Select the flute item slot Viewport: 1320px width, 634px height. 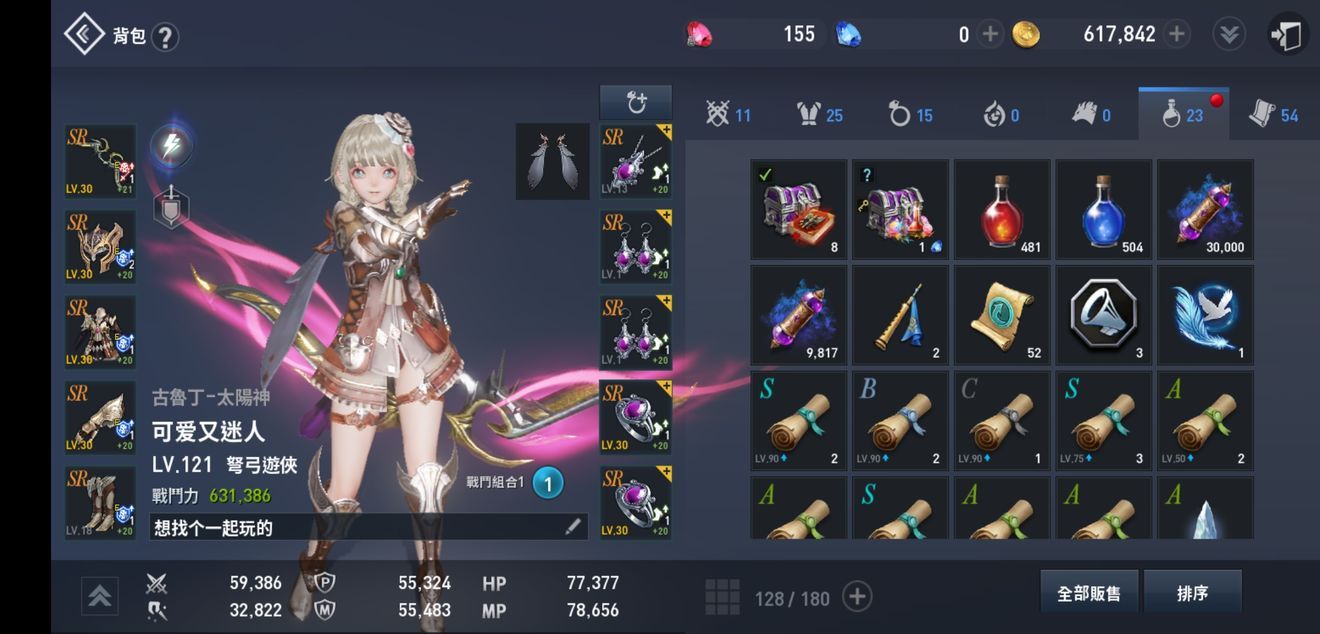click(900, 314)
